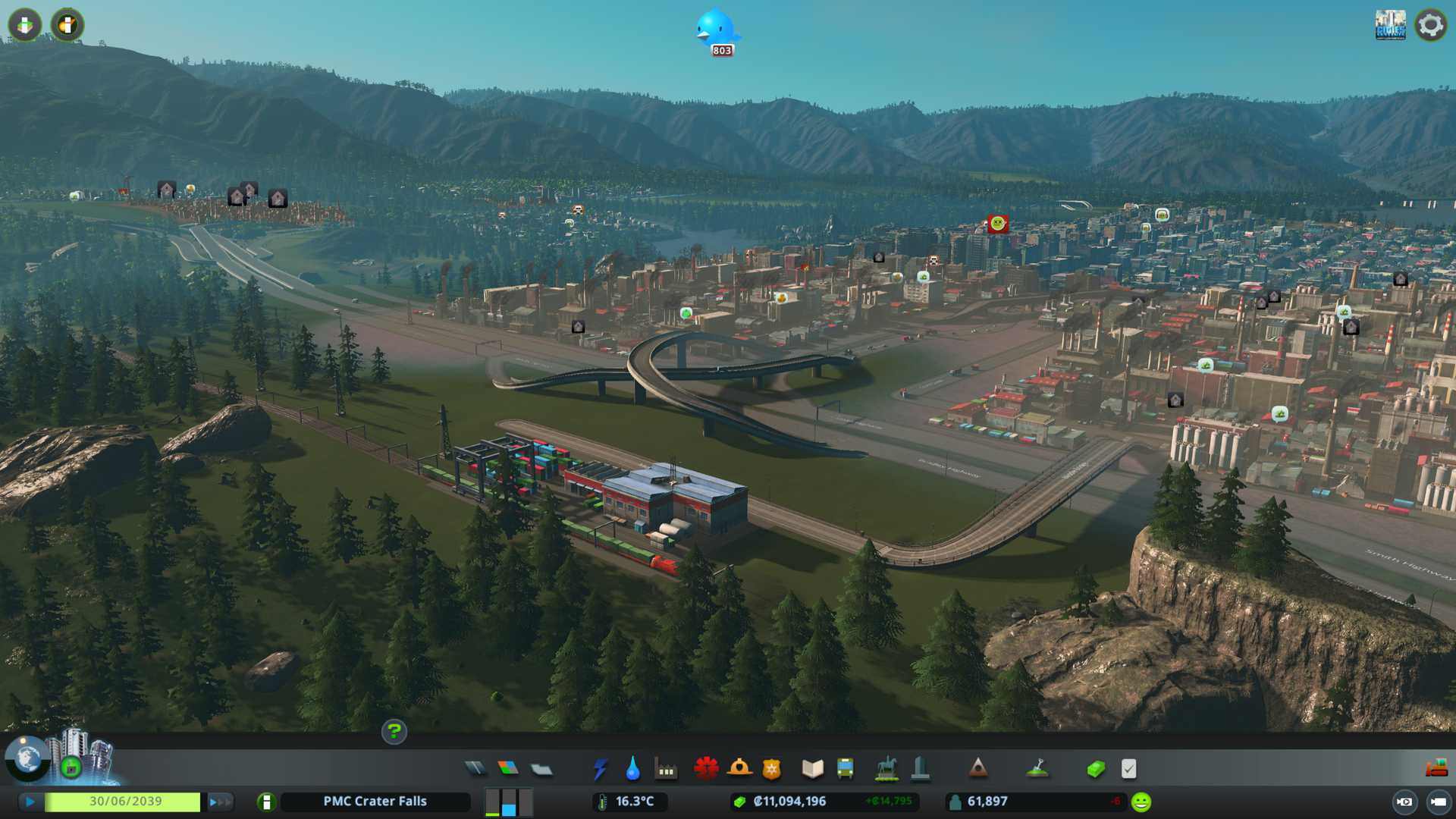Select the Fire Department helmet menu

[739, 769]
